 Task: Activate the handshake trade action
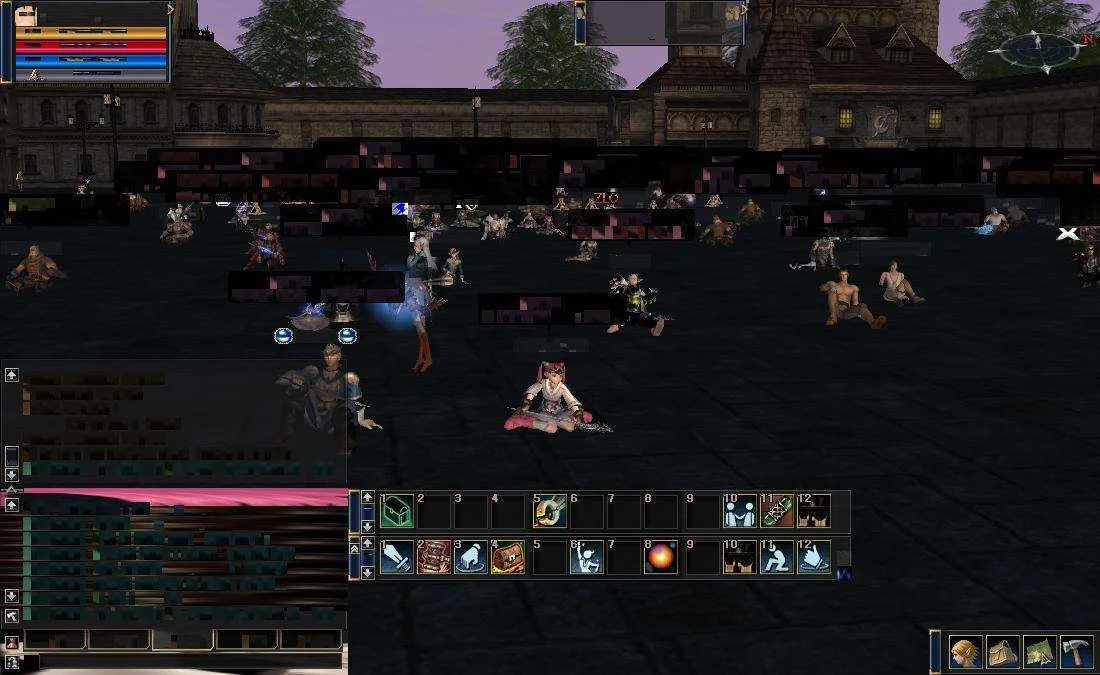point(740,511)
